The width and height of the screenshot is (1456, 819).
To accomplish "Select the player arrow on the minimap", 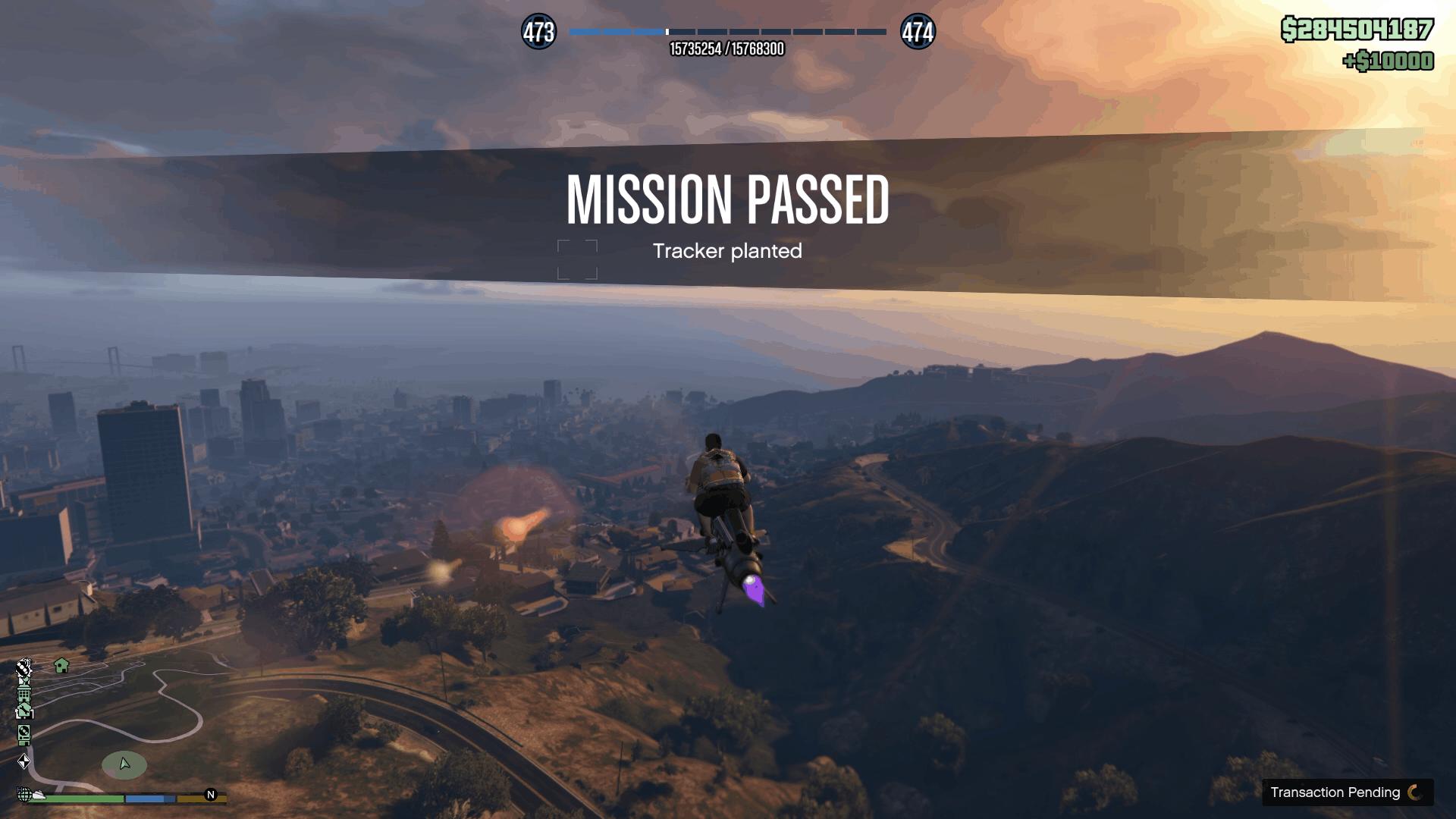I will point(124,764).
